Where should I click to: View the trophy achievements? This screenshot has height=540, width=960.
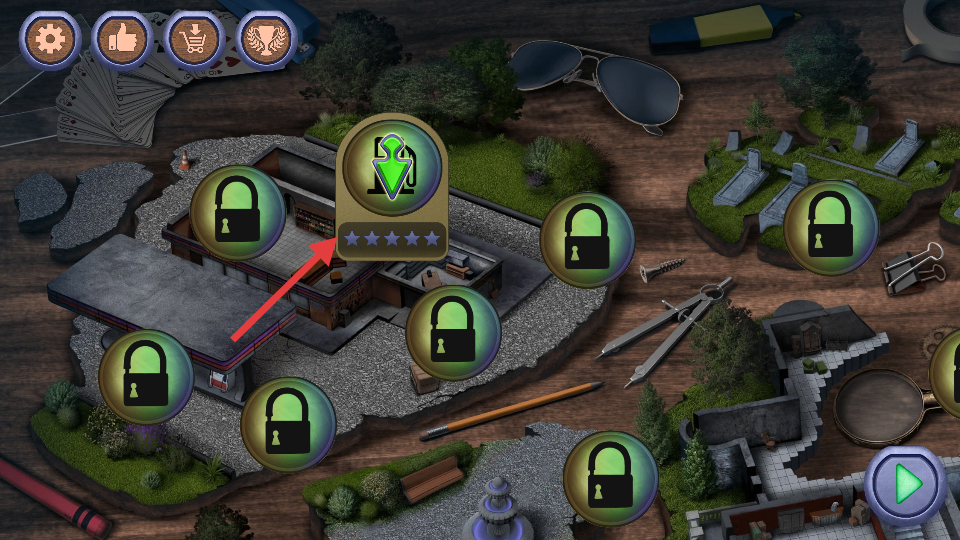point(266,39)
